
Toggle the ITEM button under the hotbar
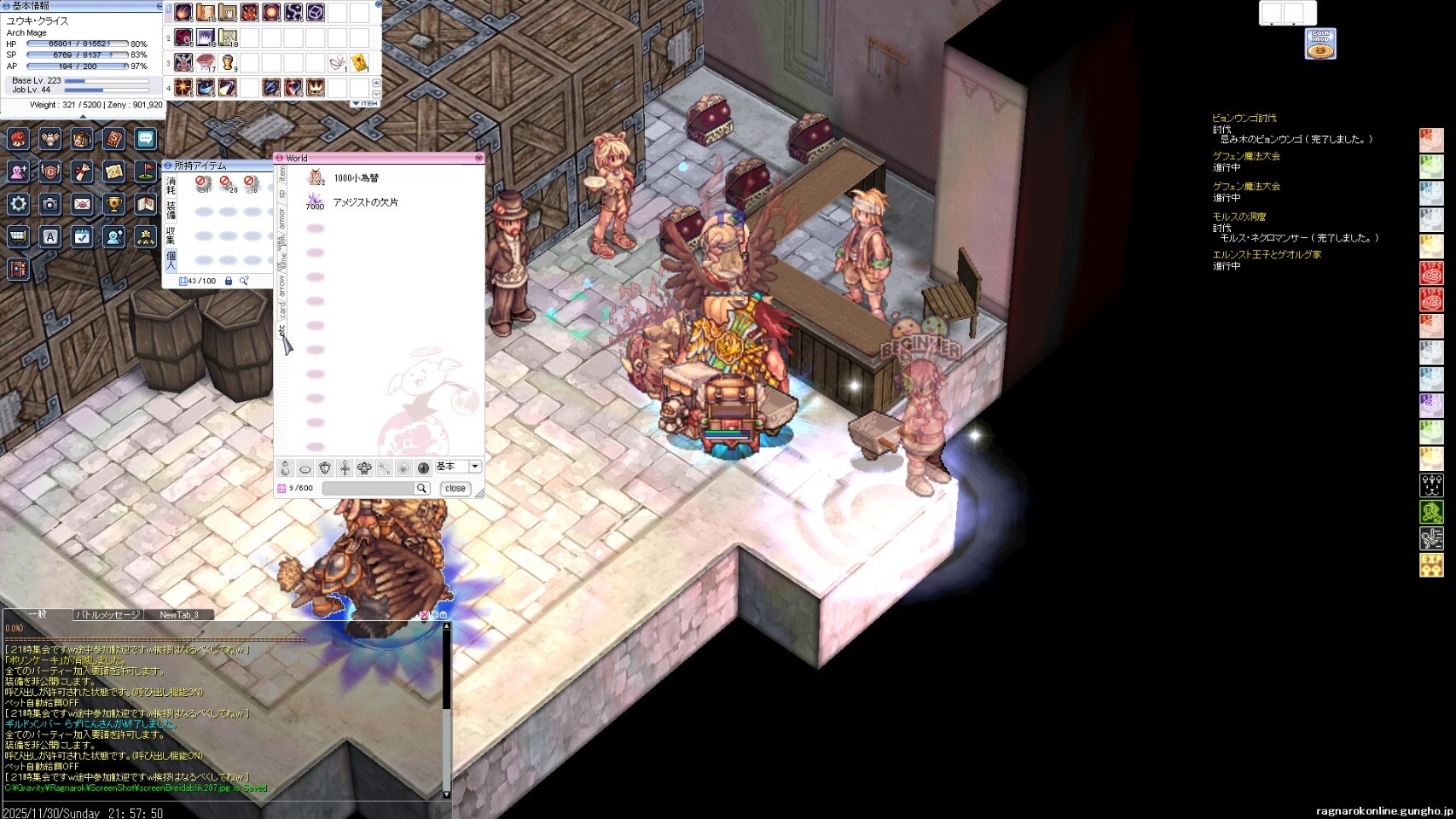[x=366, y=104]
